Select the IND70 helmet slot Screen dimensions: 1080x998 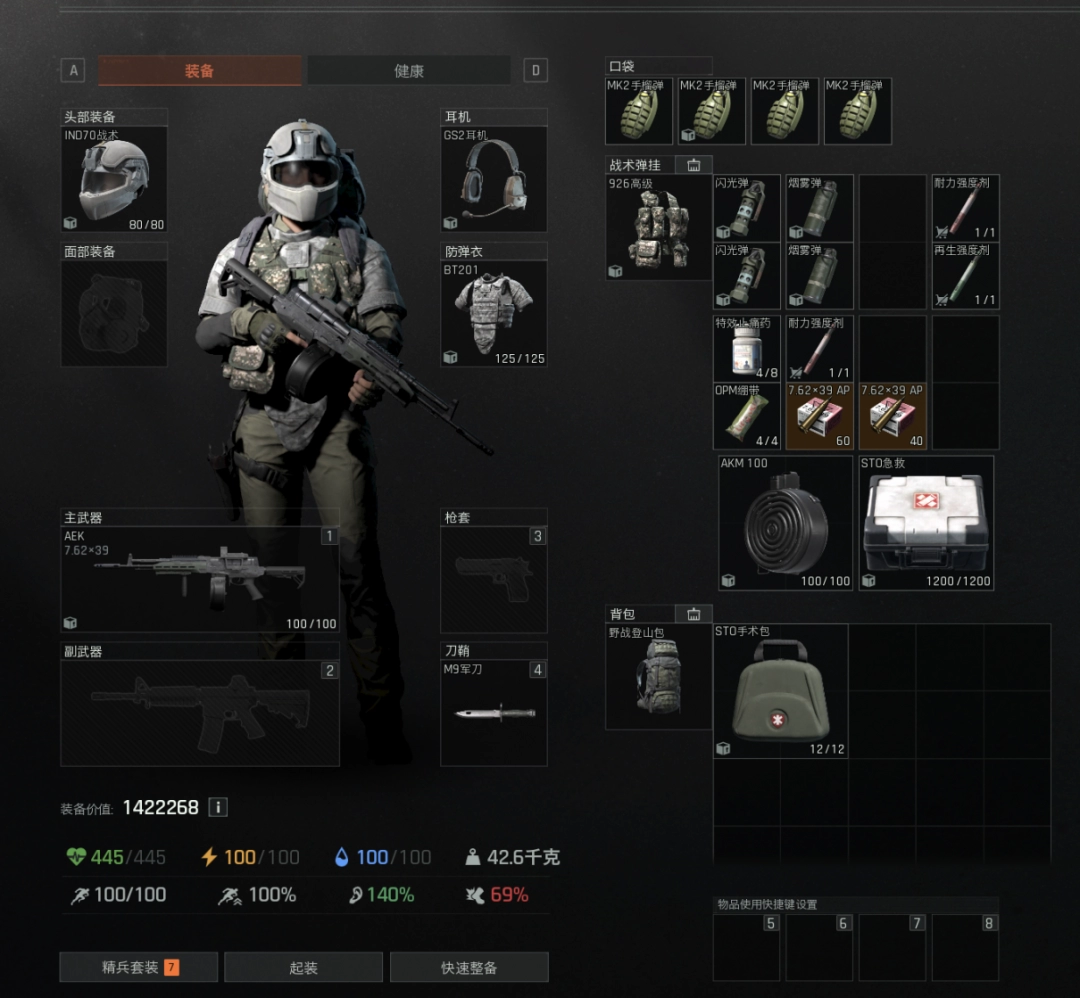click(x=114, y=179)
